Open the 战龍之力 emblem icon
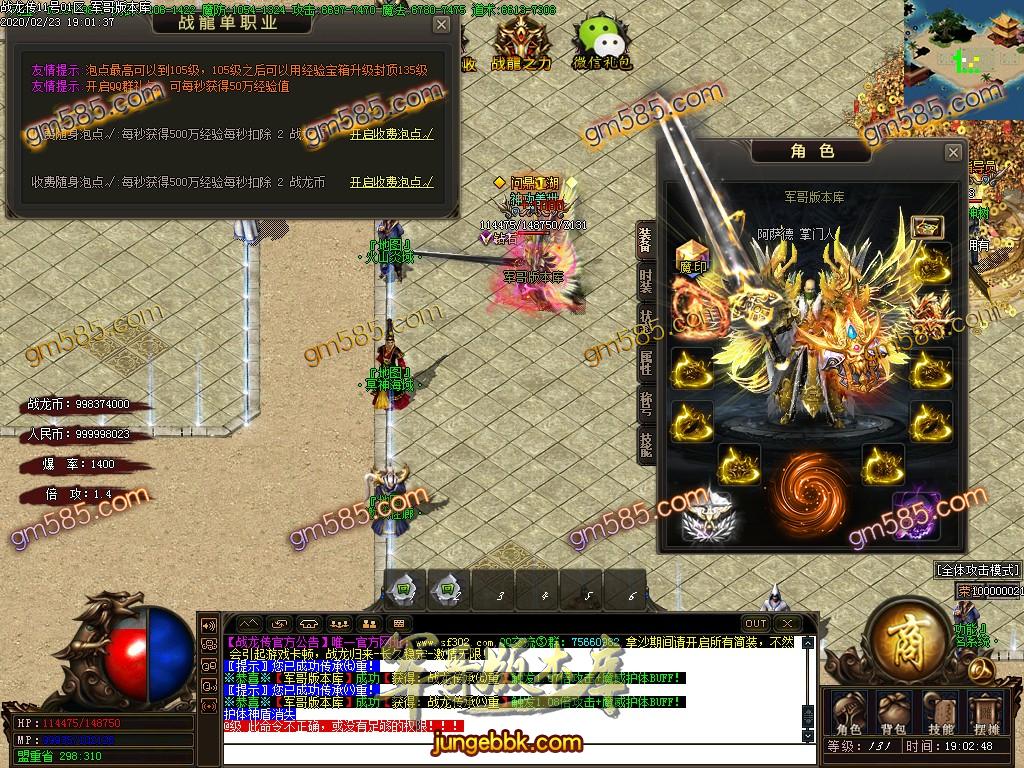 [520, 44]
